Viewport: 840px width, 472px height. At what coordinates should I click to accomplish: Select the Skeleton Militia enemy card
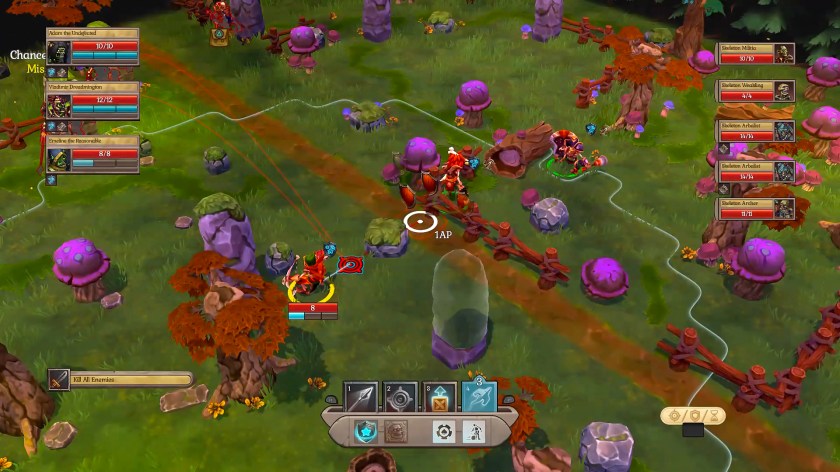758,53
